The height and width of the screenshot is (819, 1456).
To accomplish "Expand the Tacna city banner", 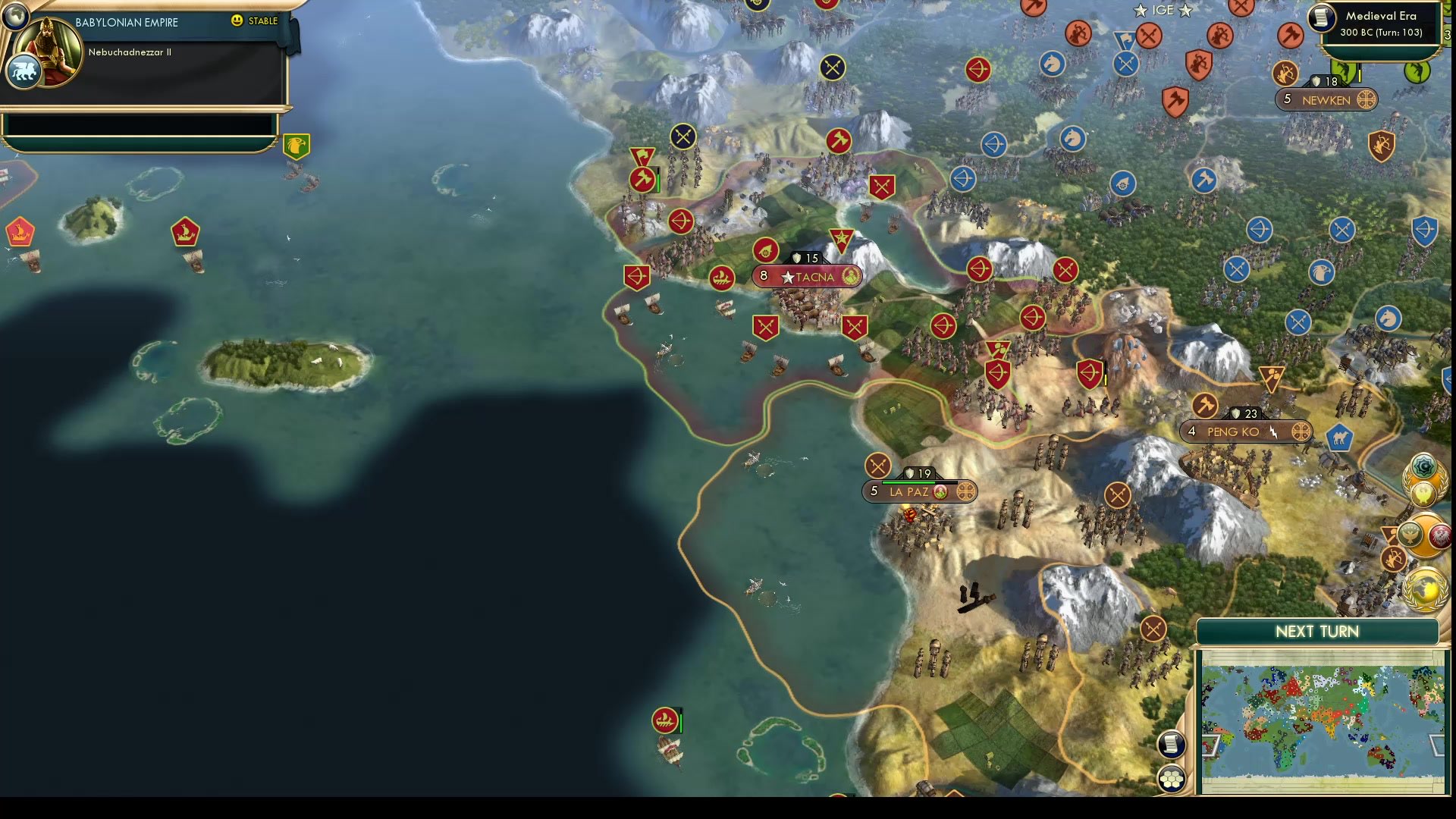I will click(x=806, y=276).
